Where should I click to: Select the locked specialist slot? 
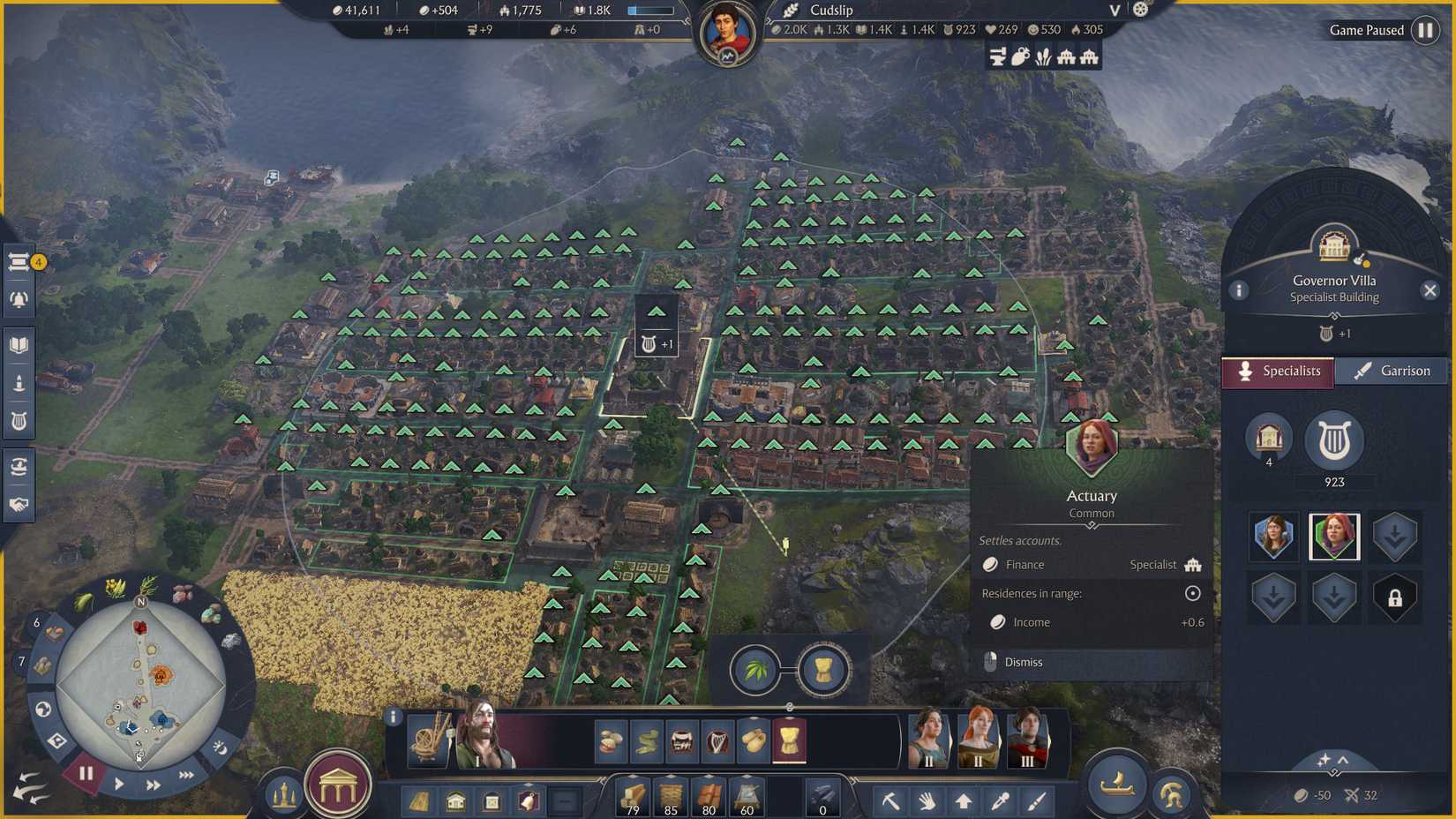(x=1394, y=597)
